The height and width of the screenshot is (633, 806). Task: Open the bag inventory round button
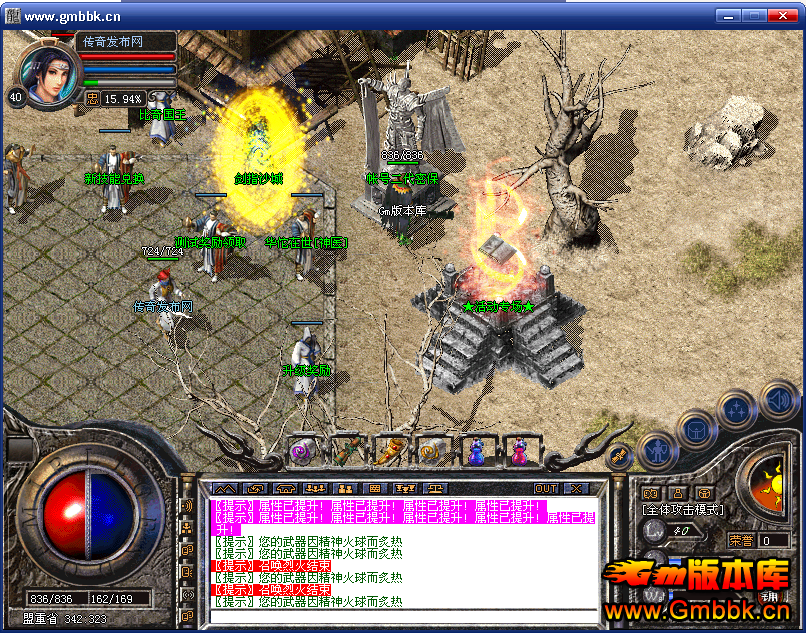click(x=697, y=429)
